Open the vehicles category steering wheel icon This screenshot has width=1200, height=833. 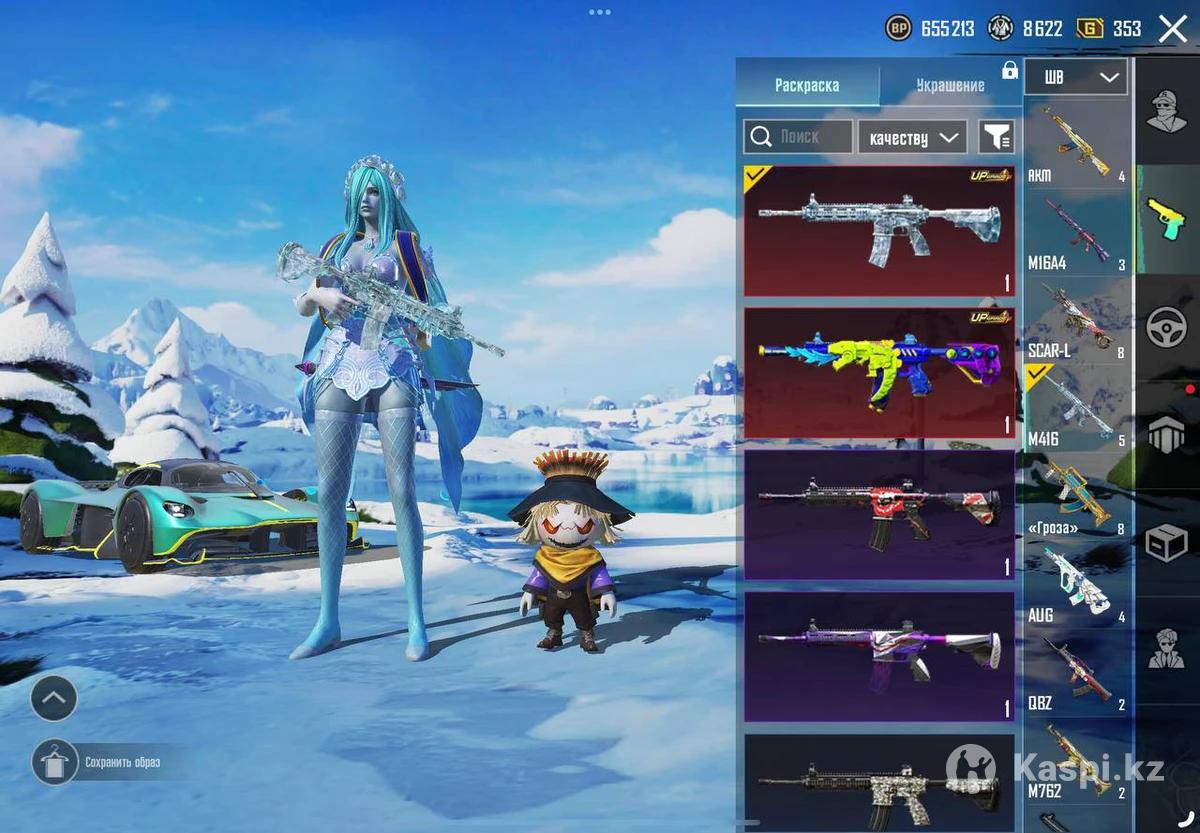tap(1166, 326)
